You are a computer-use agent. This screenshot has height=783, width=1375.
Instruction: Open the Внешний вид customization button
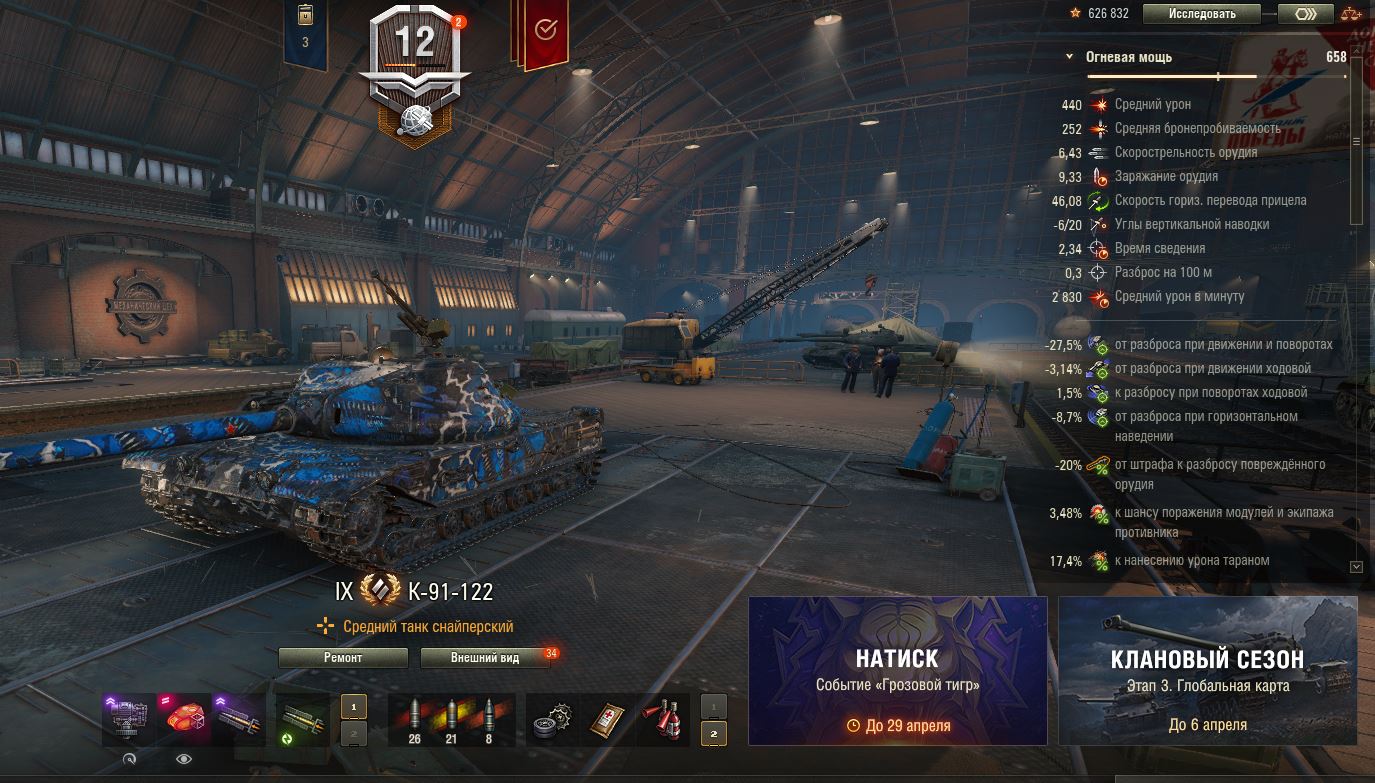485,658
